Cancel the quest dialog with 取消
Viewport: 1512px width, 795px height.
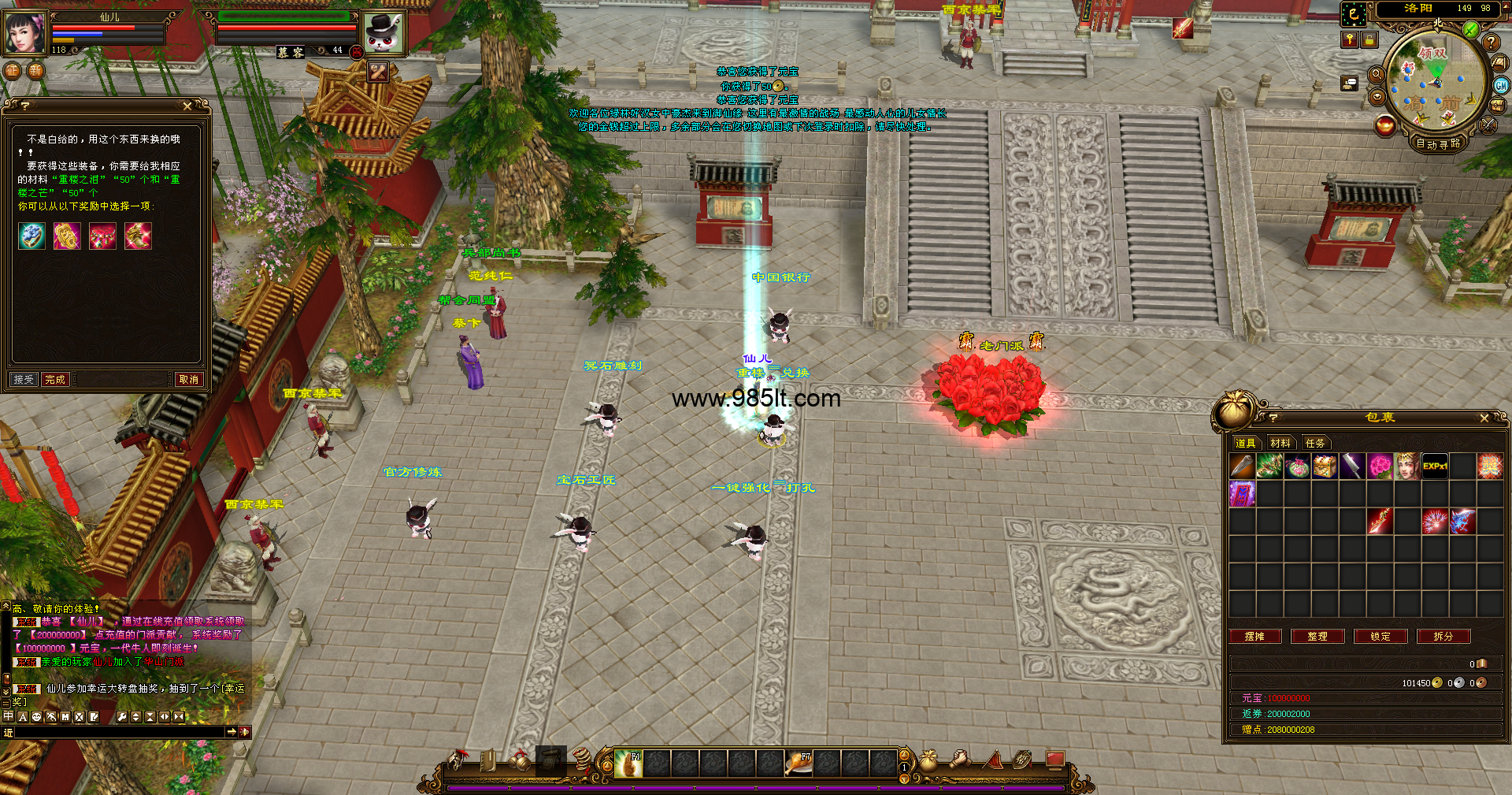point(189,380)
